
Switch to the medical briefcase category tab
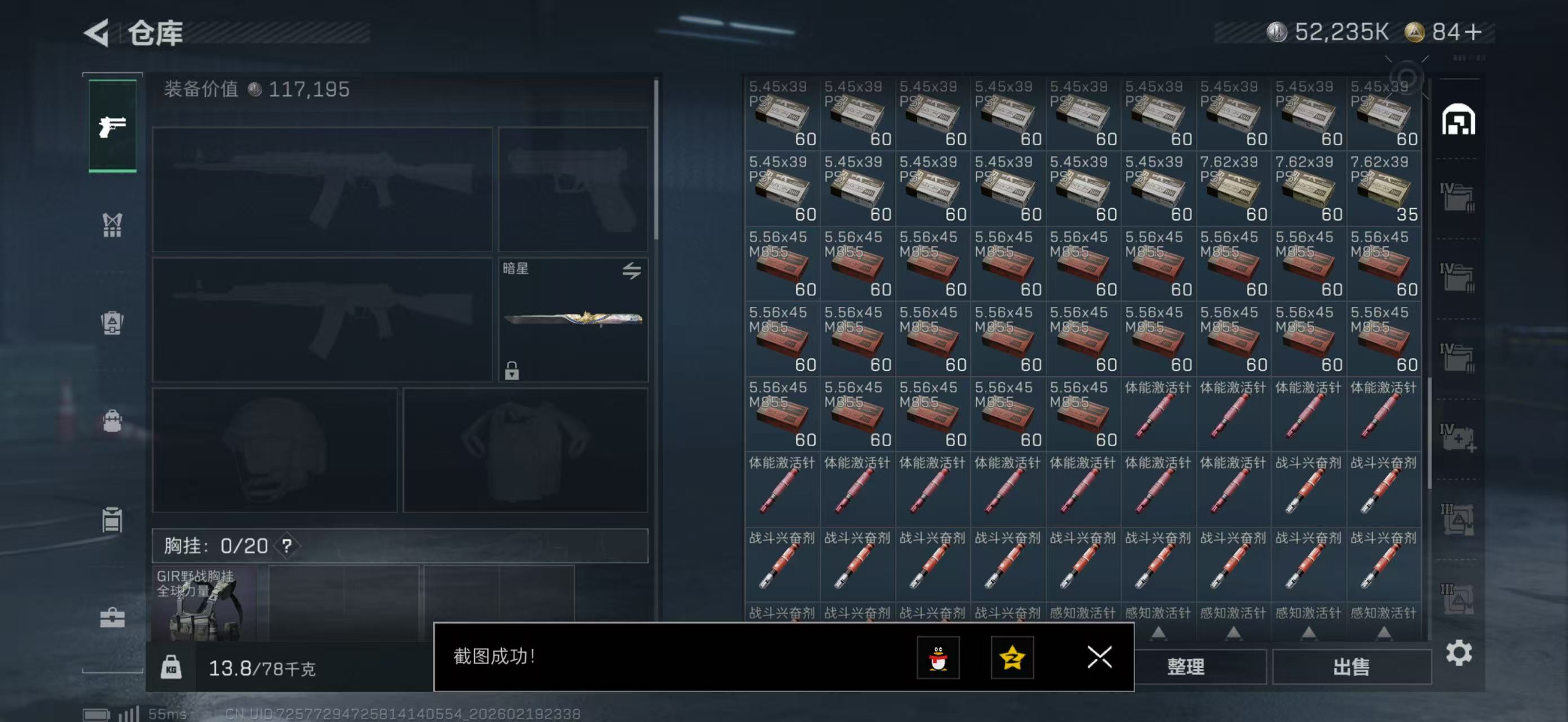point(113,618)
